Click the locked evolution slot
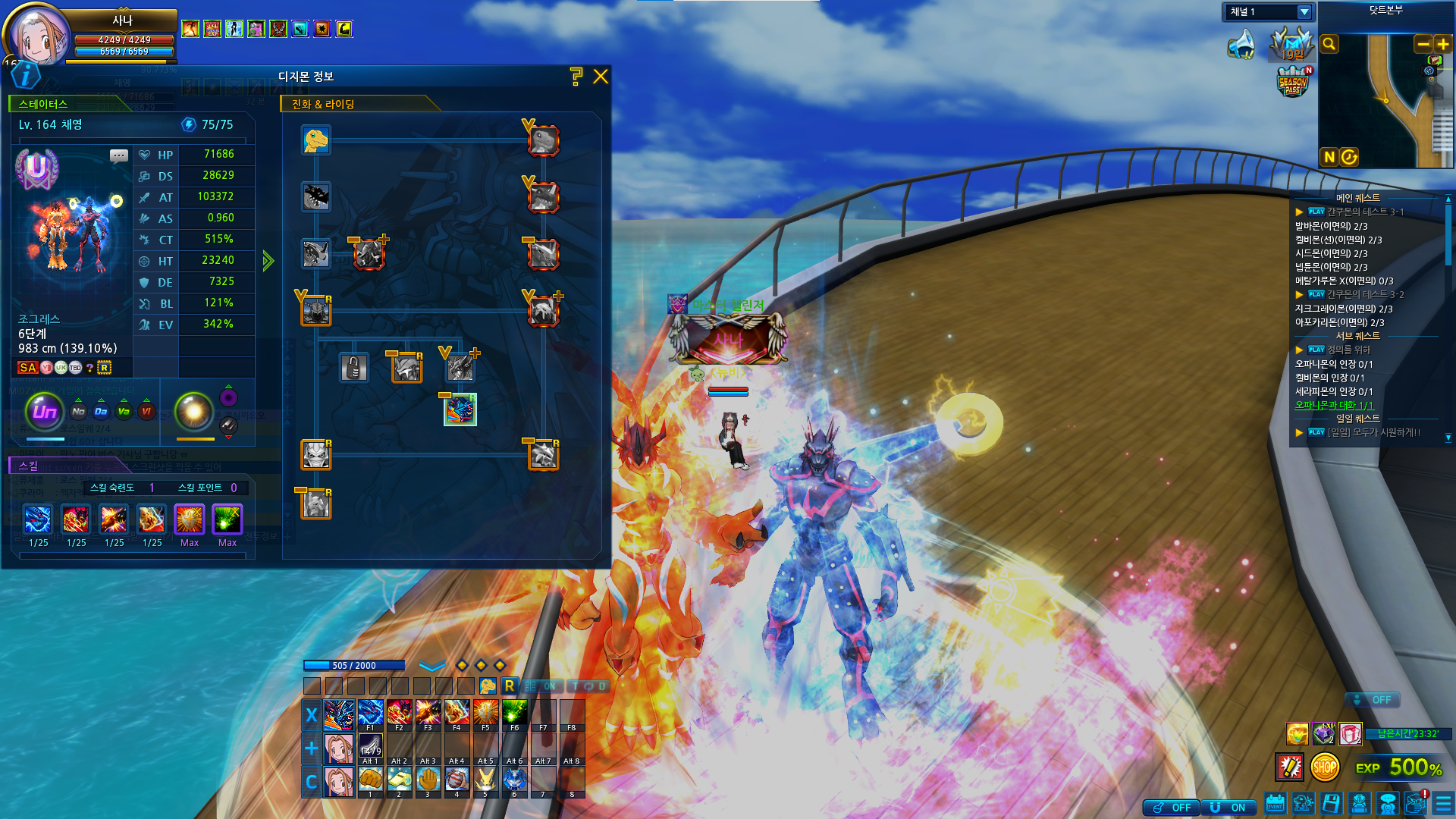Image resolution: width=1456 pixels, height=819 pixels. (353, 369)
